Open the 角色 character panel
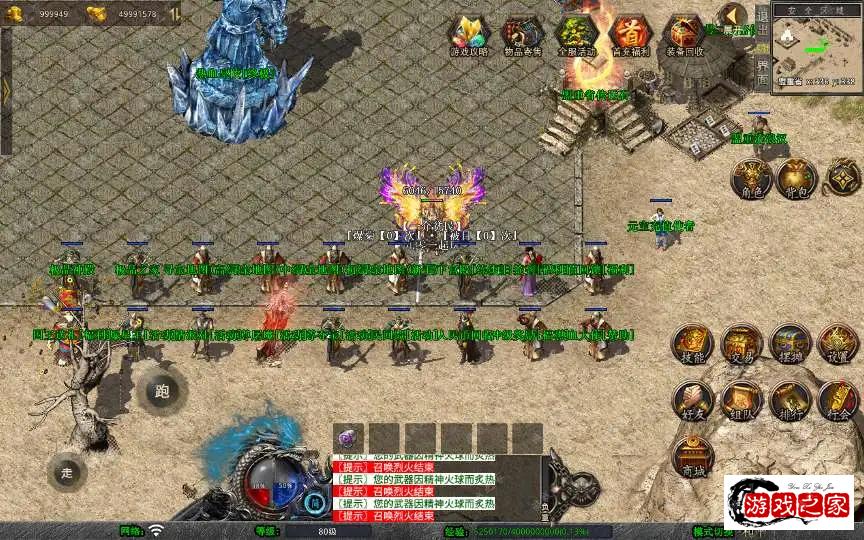This screenshot has height=540, width=864. click(x=753, y=176)
